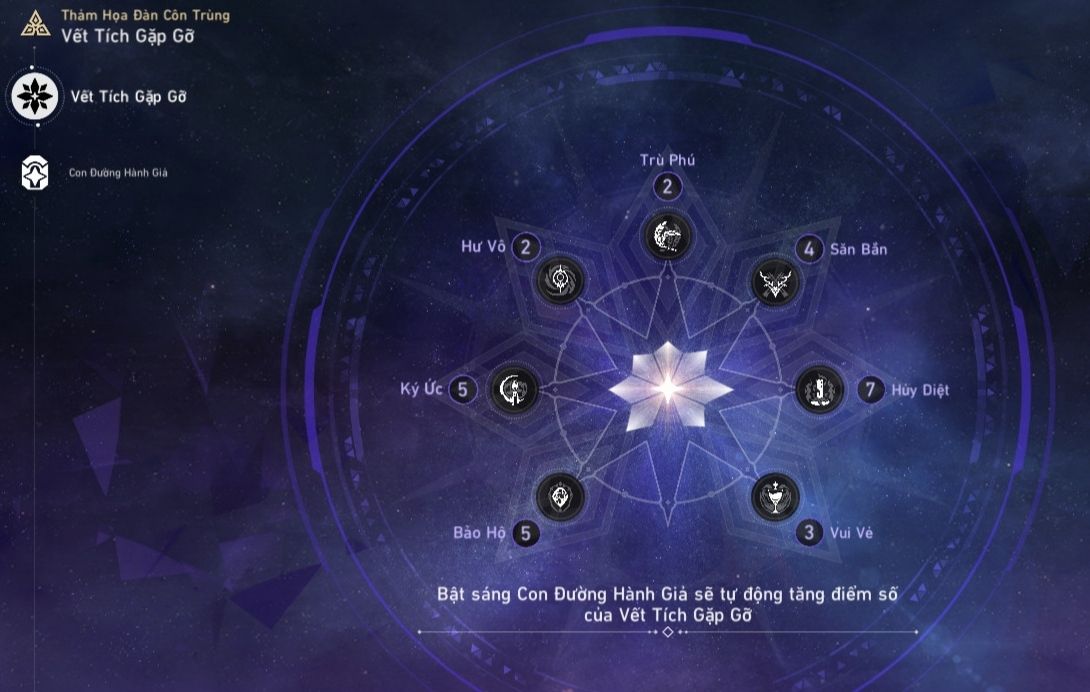Switch to the Con Đường Hành Giả tab
Image resolution: width=1090 pixels, height=692 pixels.
pyautogui.click(x=36, y=173)
